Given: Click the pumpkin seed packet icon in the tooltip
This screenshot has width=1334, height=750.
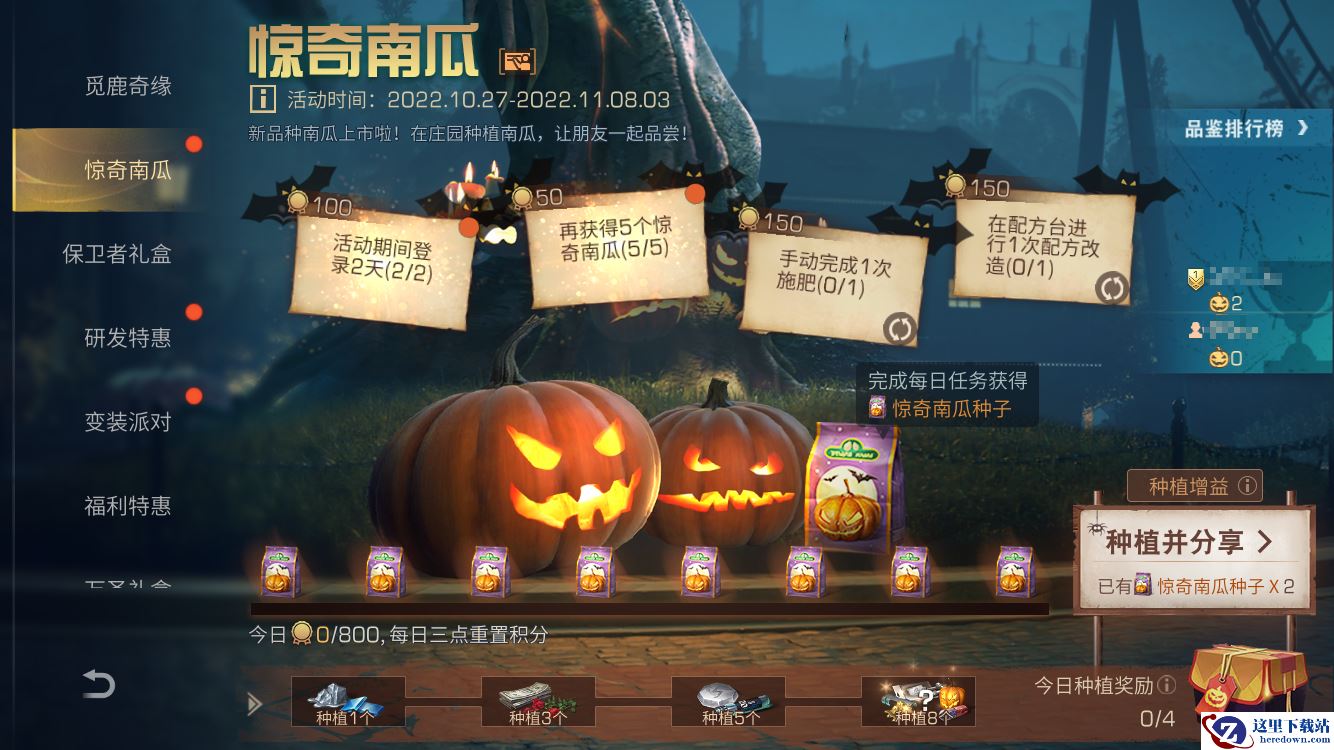Looking at the screenshot, I should point(879,407).
